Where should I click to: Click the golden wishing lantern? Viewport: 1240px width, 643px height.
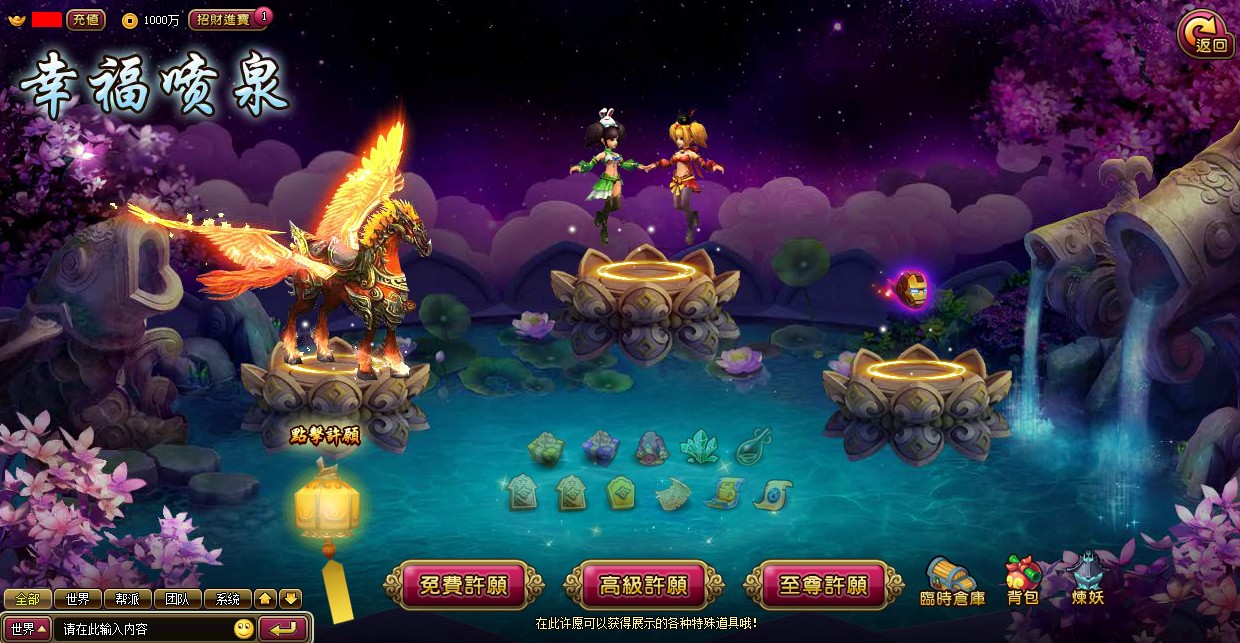[327, 507]
